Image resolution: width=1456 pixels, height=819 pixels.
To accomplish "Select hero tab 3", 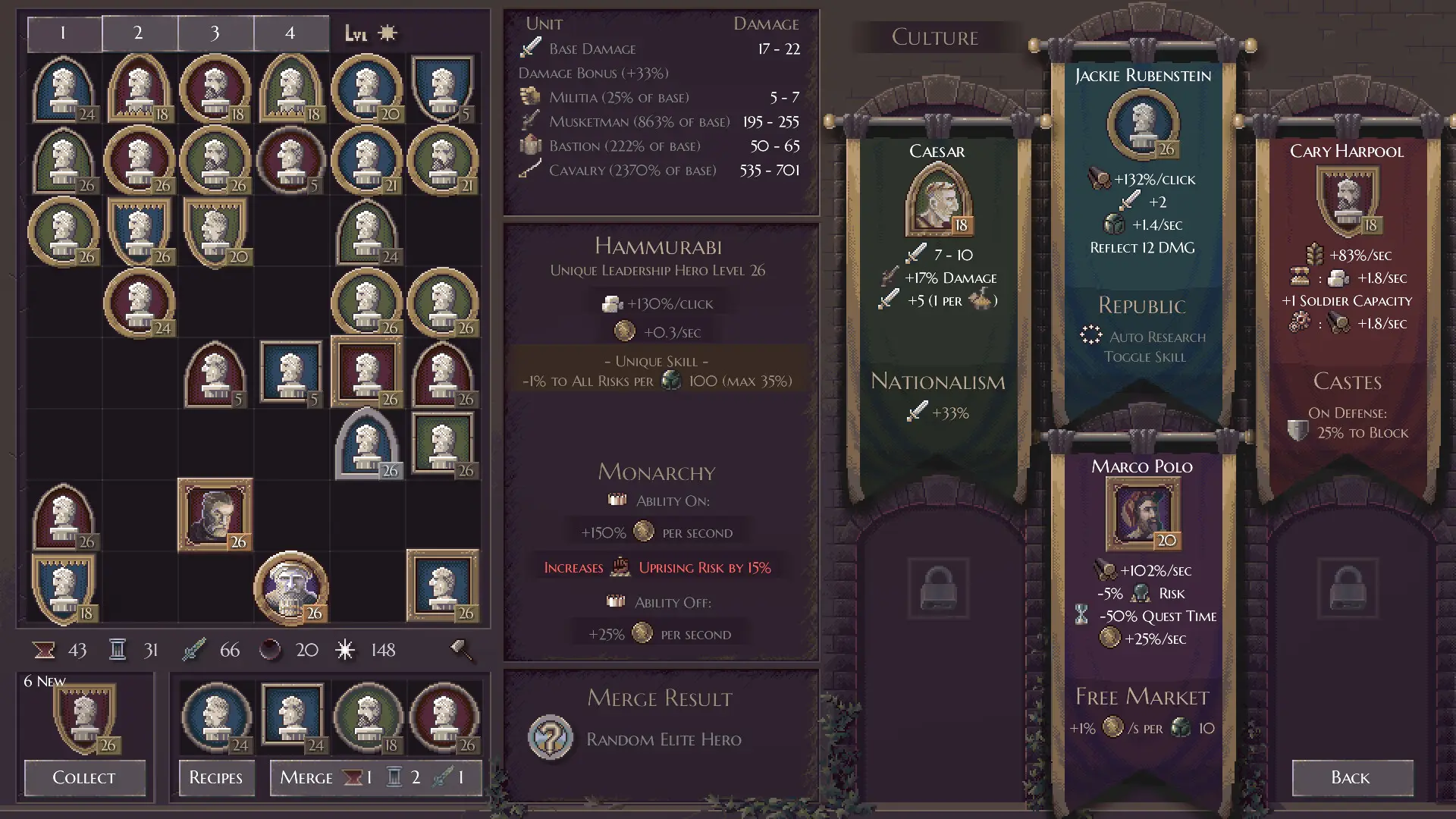I will [215, 33].
